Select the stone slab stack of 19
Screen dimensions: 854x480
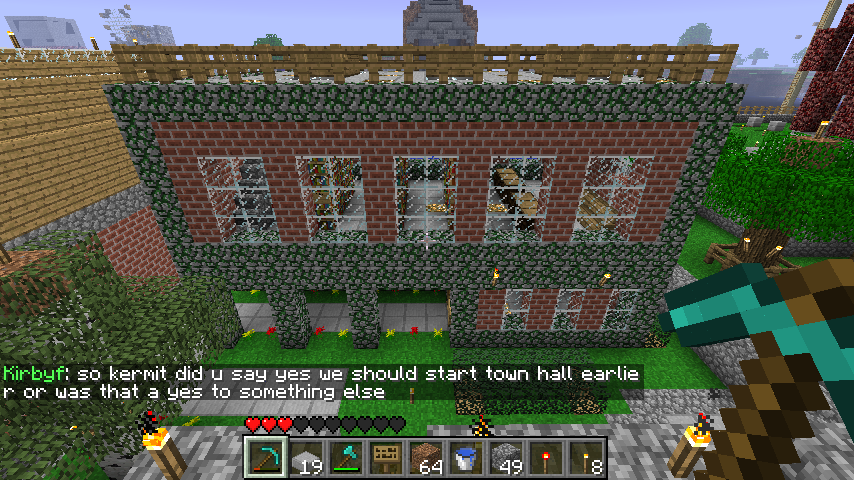tap(306, 458)
